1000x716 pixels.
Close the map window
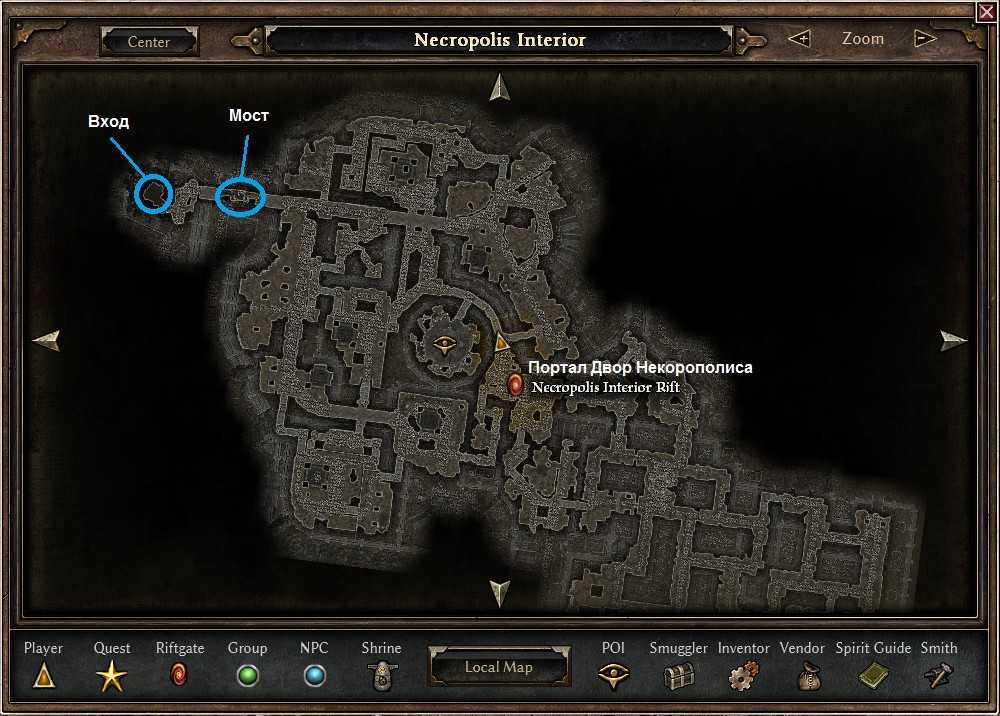987,11
